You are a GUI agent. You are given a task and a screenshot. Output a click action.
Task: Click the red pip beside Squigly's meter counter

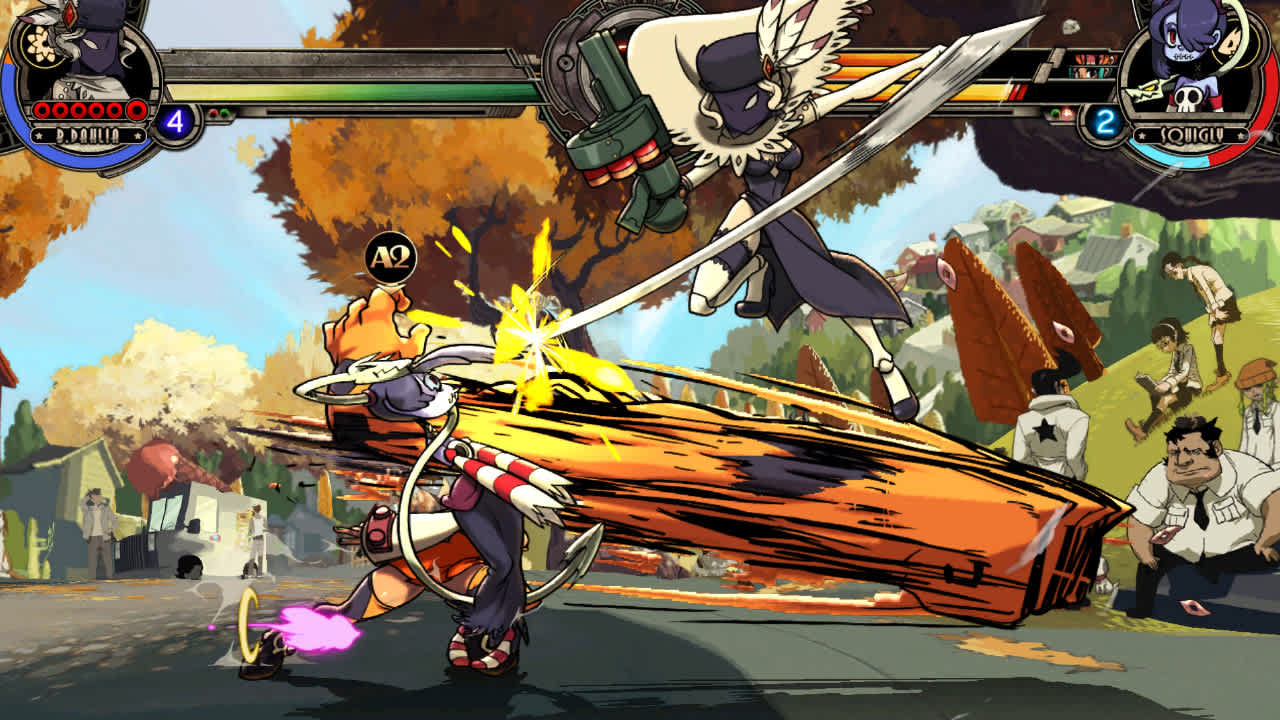tap(1066, 113)
